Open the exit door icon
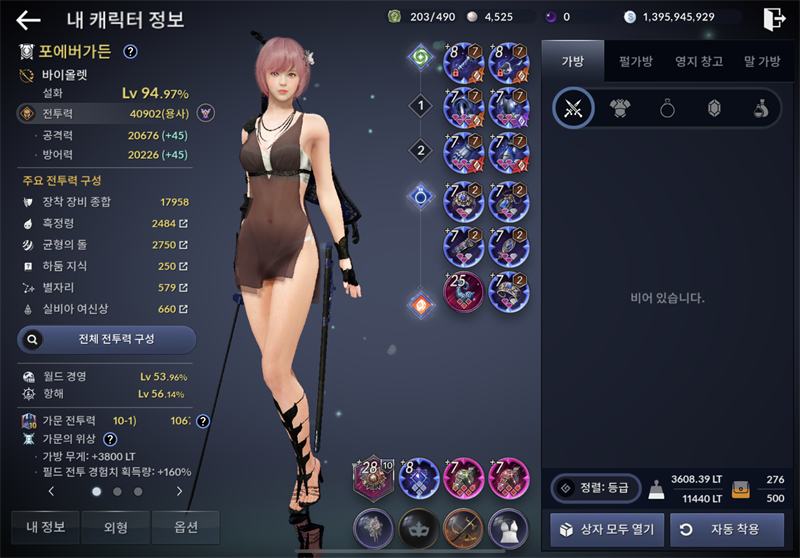Viewport: 800px width, 558px height. tap(773, 18)
